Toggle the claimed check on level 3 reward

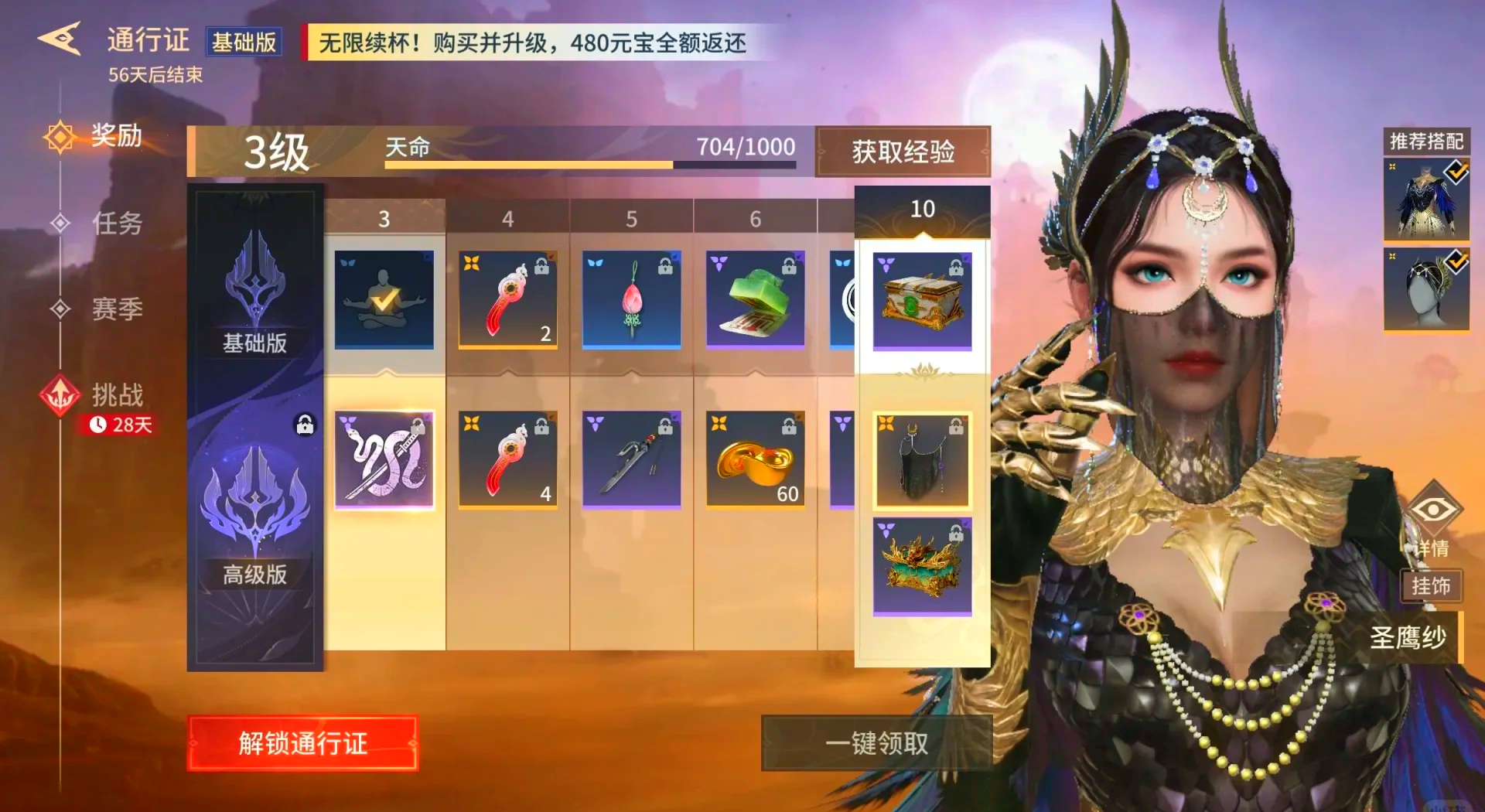click(384, 302)
